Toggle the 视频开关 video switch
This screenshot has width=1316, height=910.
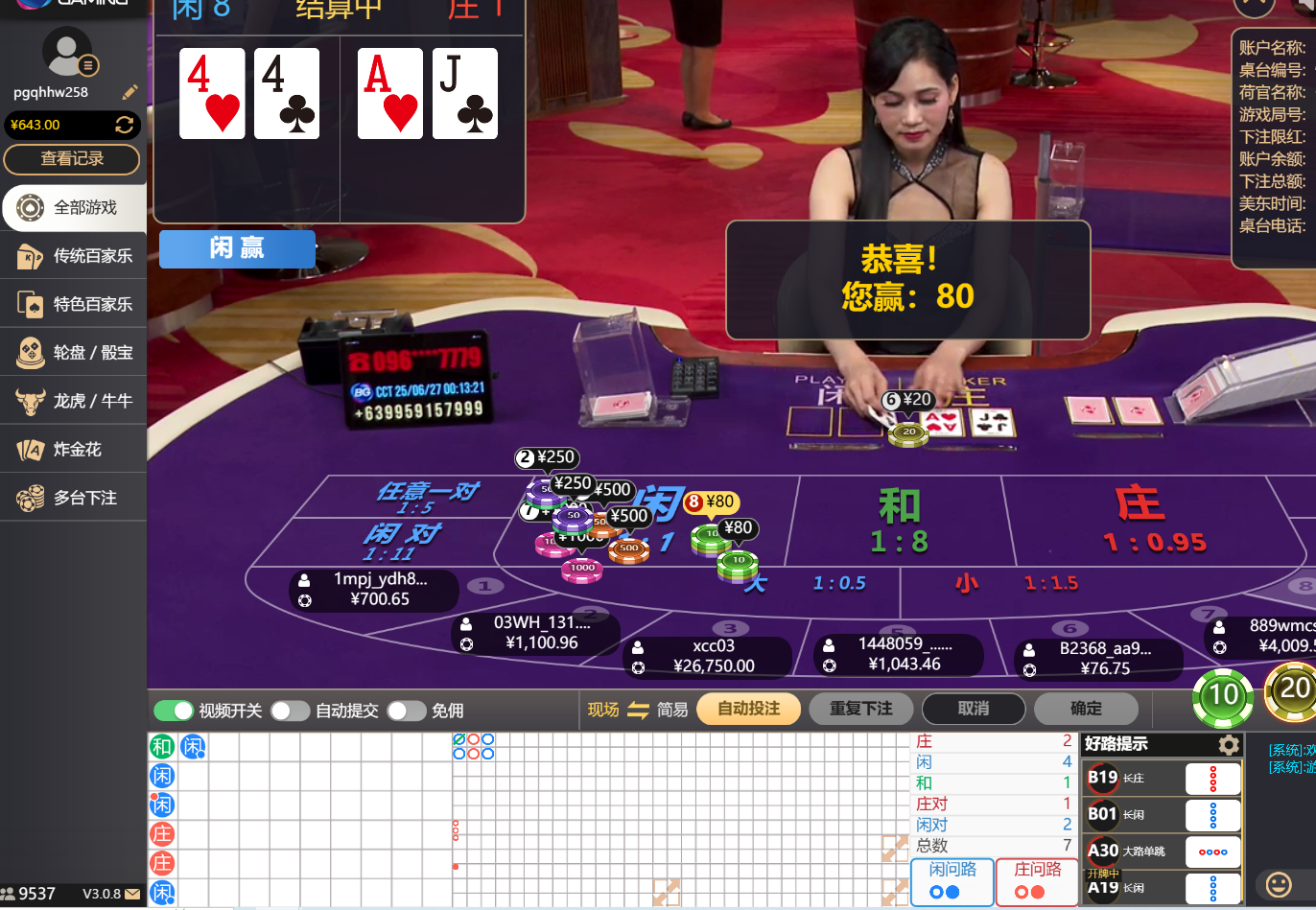pyautogui.click(x=174, y=711)
